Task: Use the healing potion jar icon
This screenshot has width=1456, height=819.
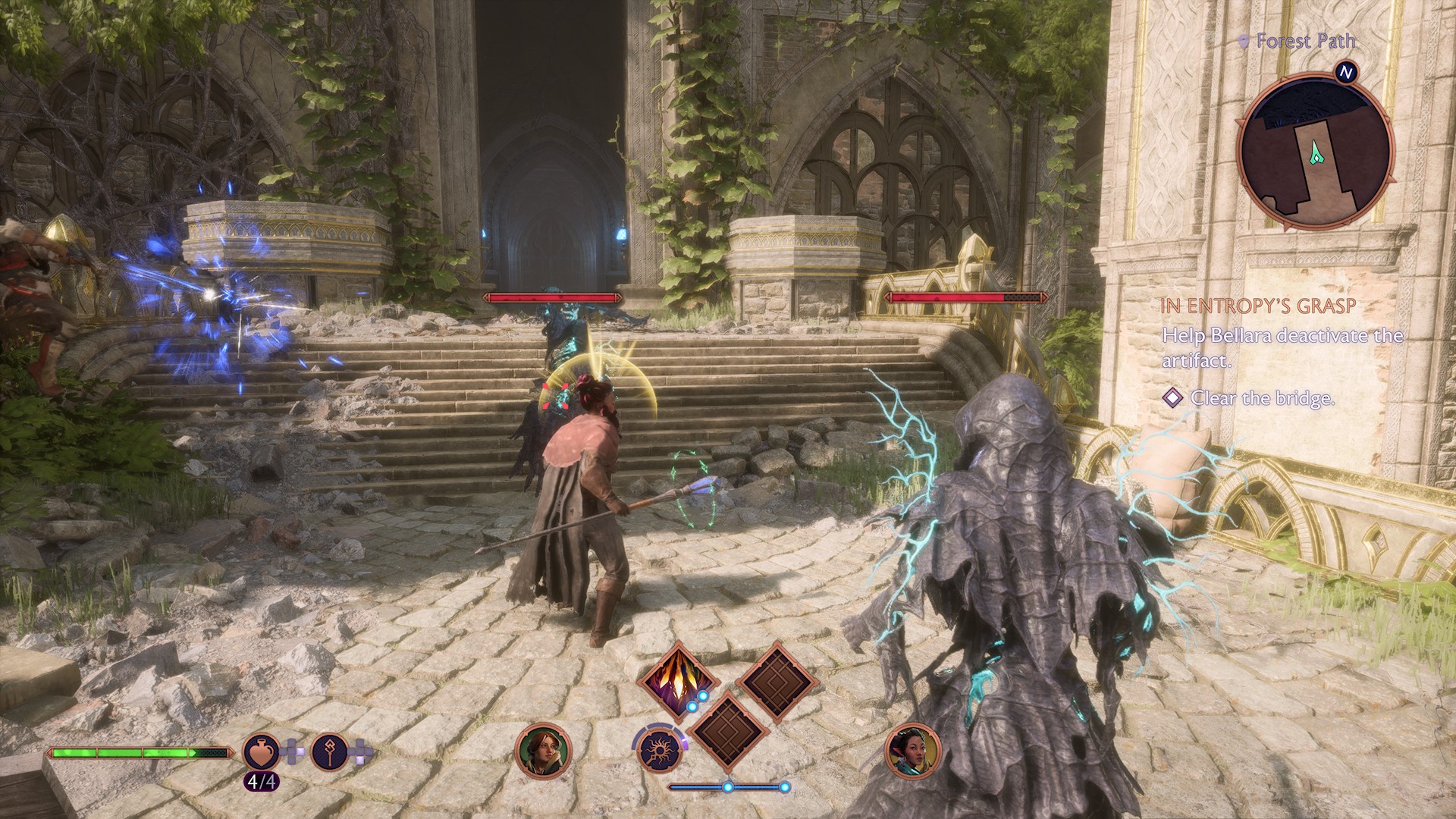Action: point(261,752)
